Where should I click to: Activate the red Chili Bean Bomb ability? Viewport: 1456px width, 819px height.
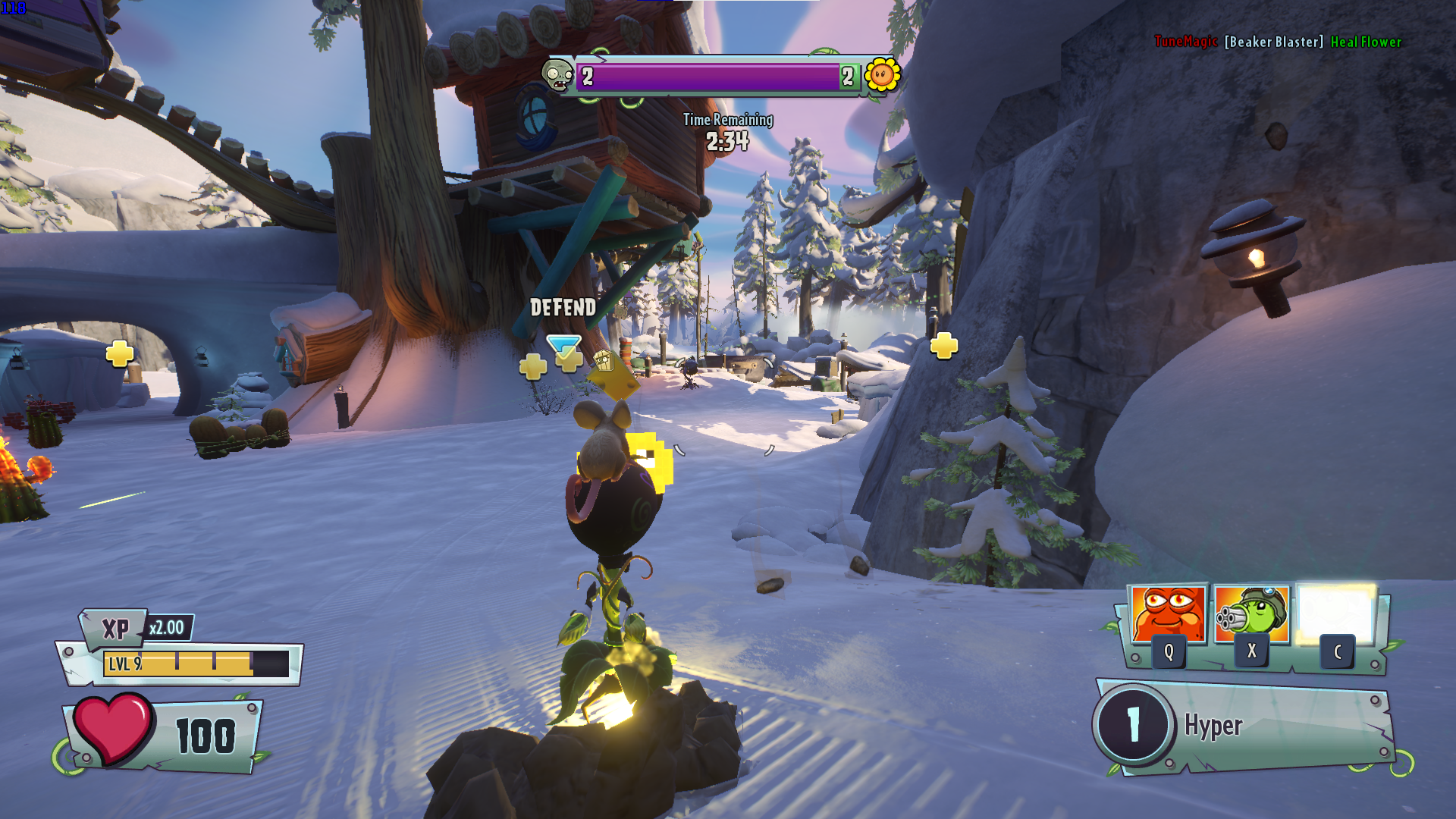click(x=1167, y=613)
